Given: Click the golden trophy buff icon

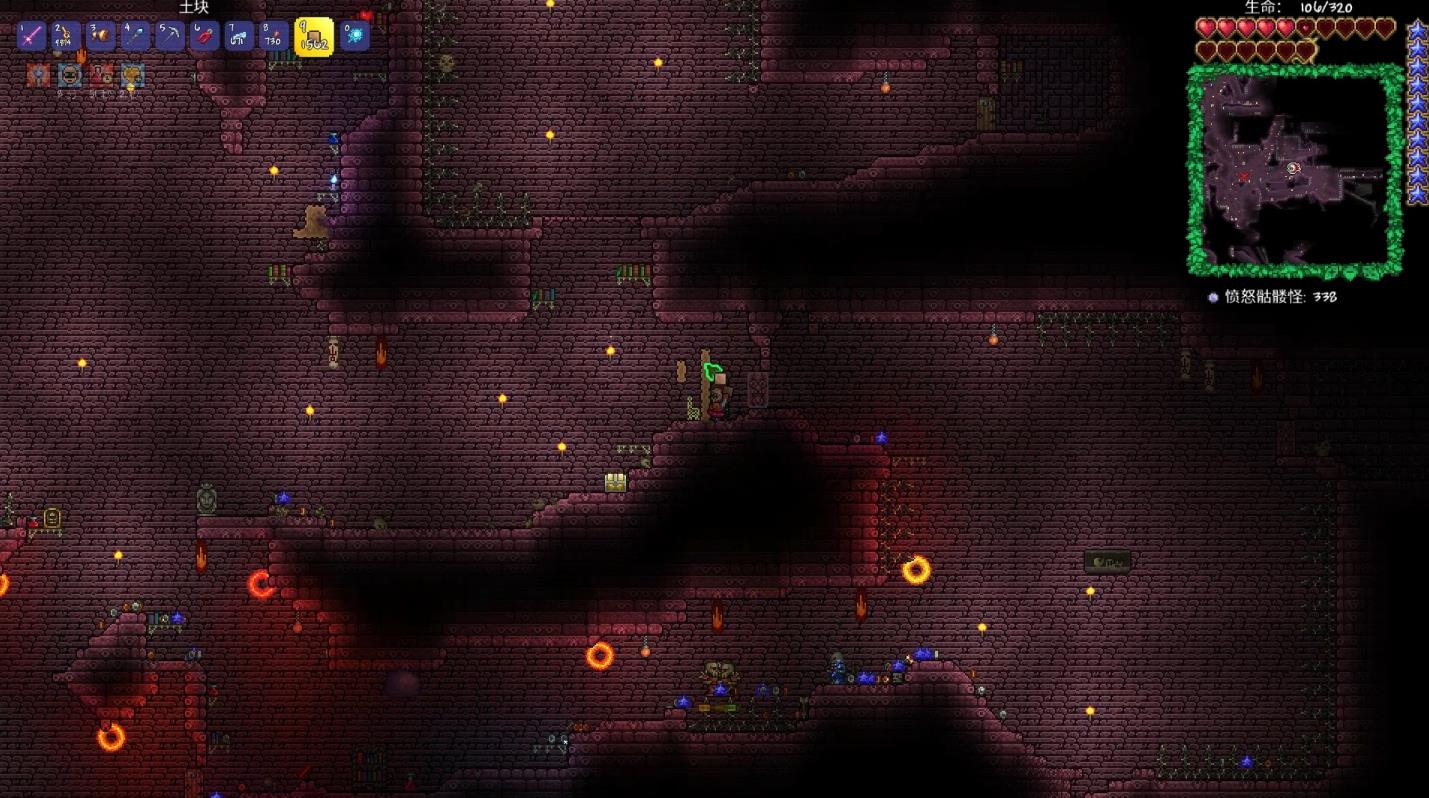Looking at the screenshot, I should tap(132, 75).
